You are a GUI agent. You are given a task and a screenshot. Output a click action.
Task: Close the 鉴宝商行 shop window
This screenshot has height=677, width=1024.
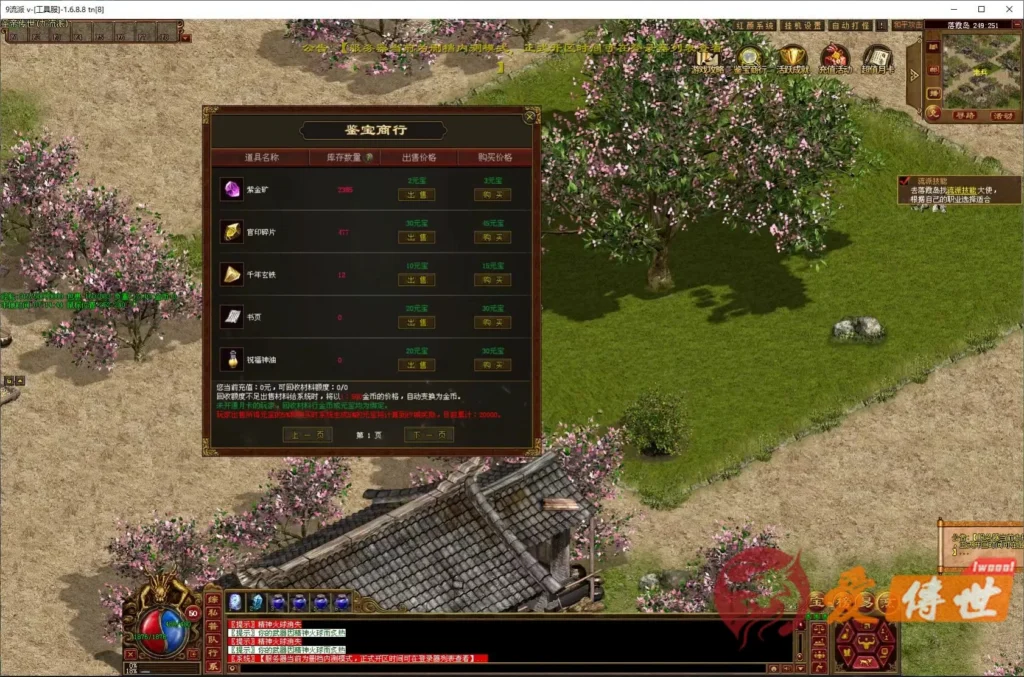coord(530,117)
